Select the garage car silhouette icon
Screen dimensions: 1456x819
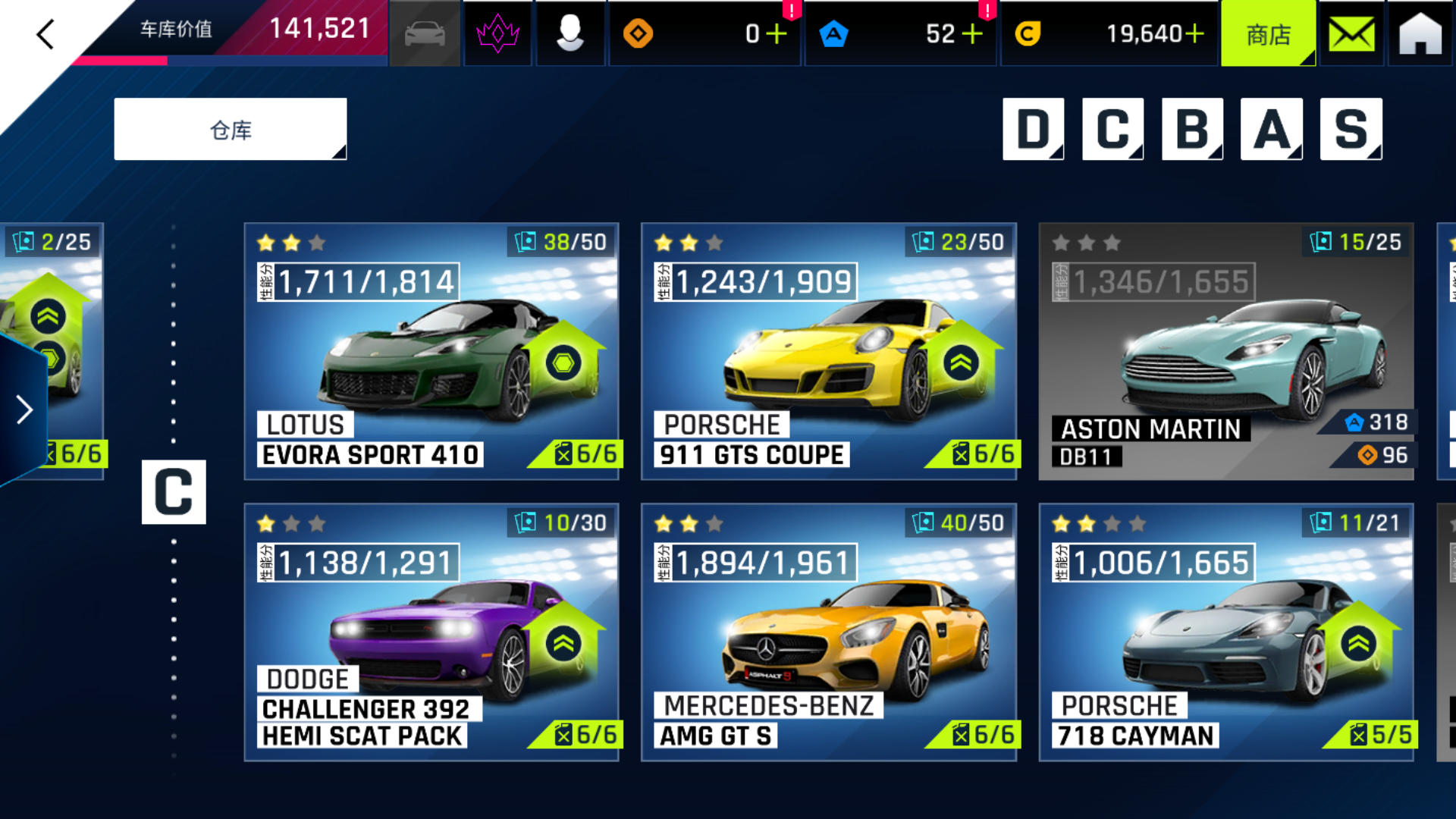pyautogui.click(x=424, y=33)
